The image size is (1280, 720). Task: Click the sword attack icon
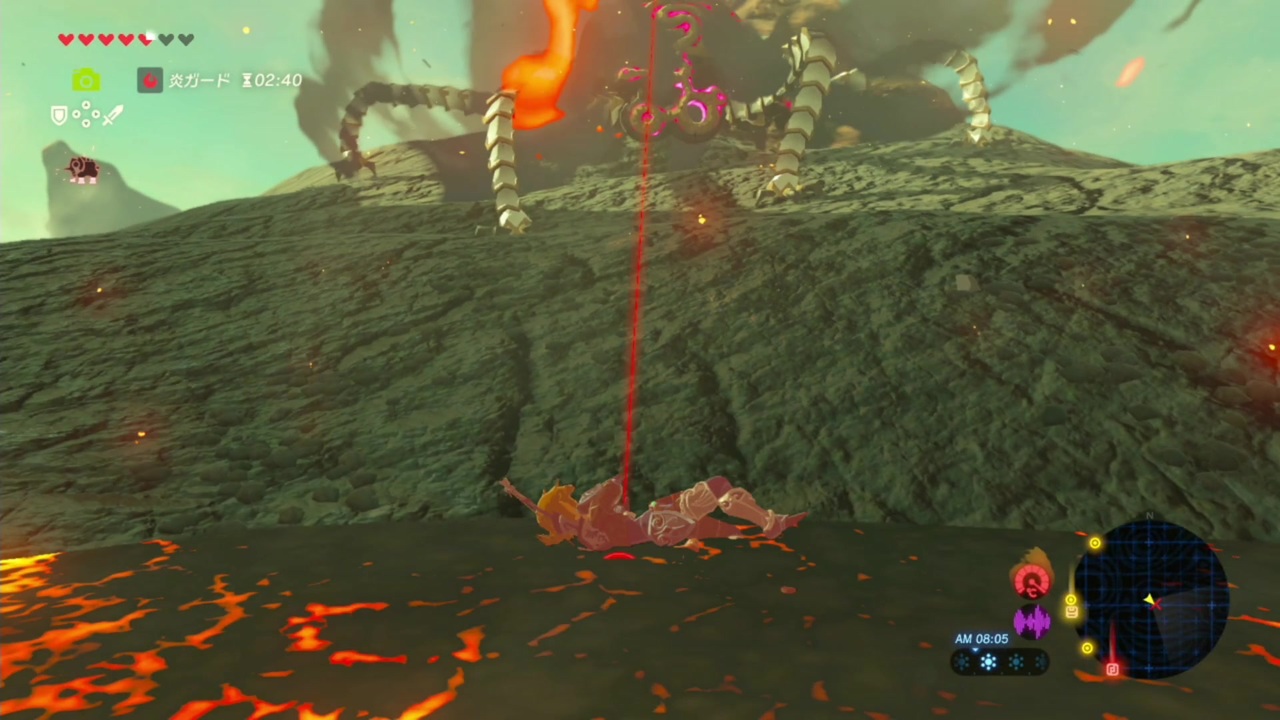point(112,115)
